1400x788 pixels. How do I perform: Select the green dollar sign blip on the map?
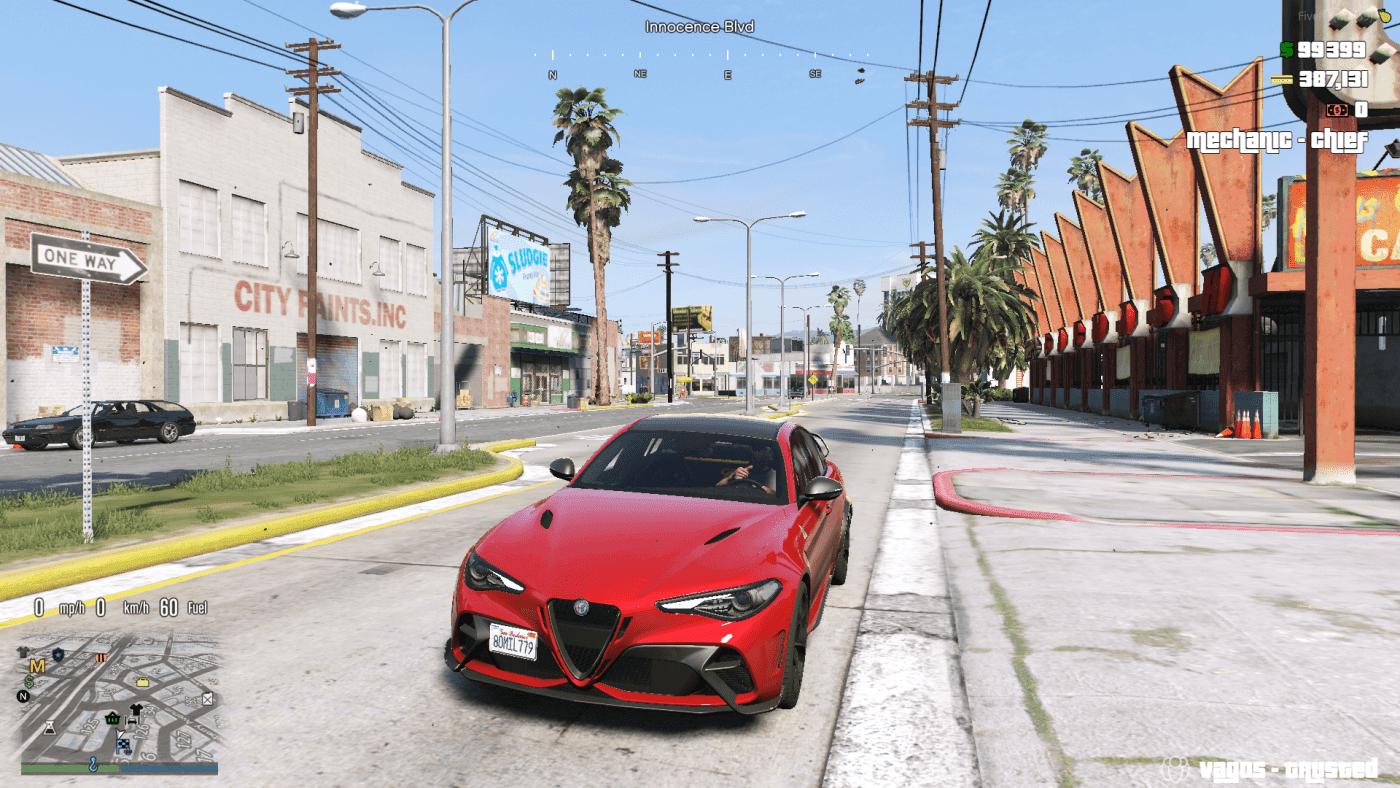pyautogui.click(x=28, y=681)
